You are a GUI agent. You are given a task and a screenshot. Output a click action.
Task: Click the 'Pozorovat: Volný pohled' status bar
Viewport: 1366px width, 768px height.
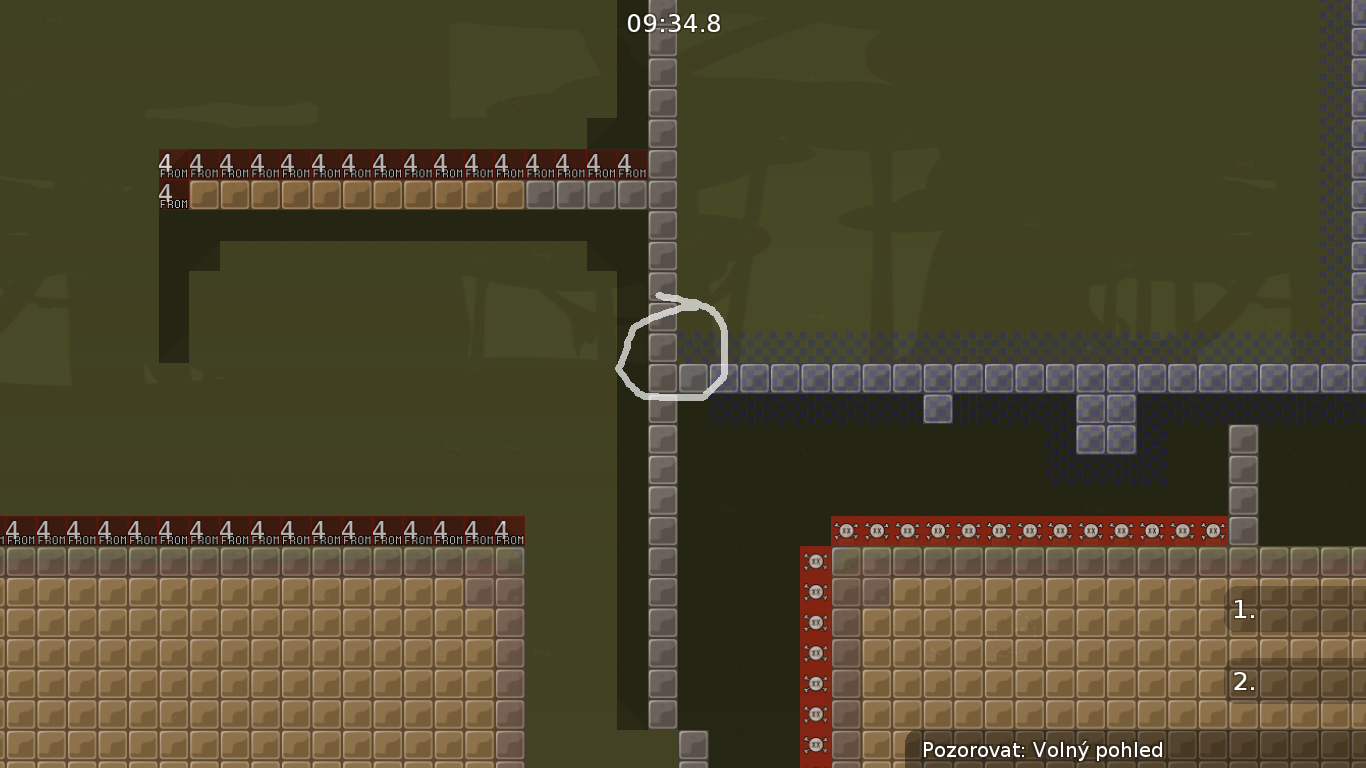(1044, 750)
